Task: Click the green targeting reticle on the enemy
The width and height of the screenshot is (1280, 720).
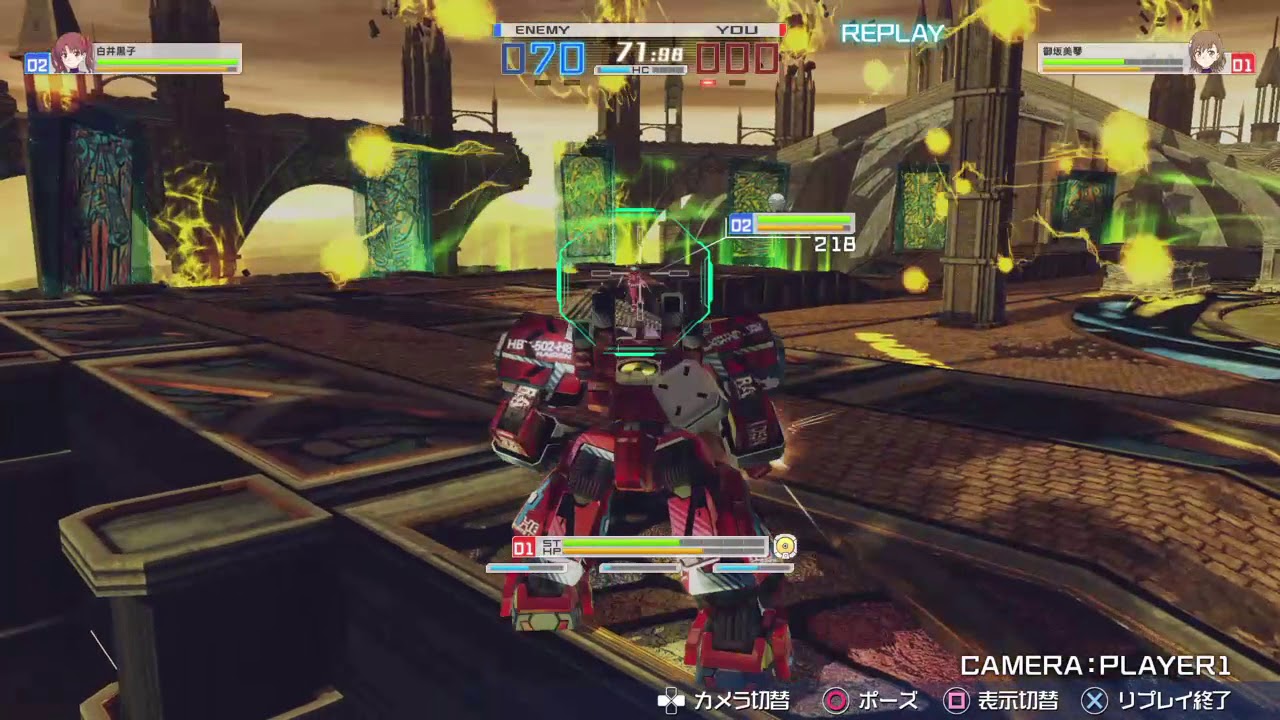Action: tap(636, 280)
